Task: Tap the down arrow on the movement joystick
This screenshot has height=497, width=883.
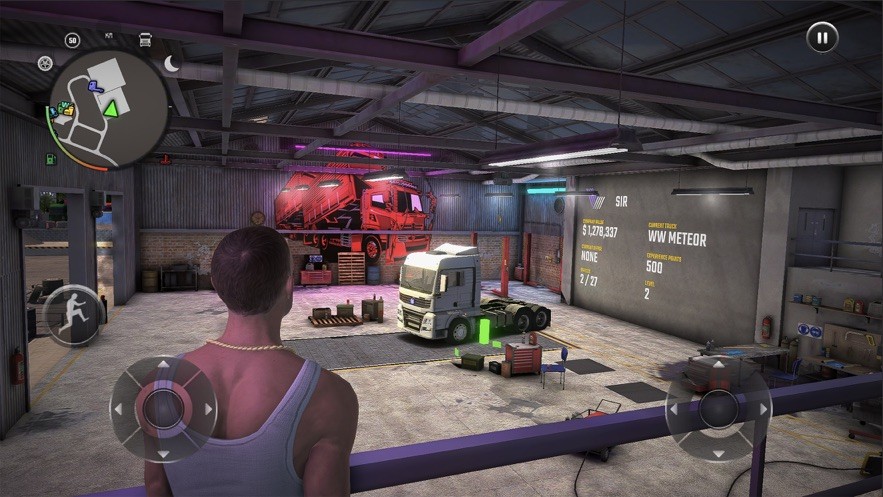Action: [163, 452]
